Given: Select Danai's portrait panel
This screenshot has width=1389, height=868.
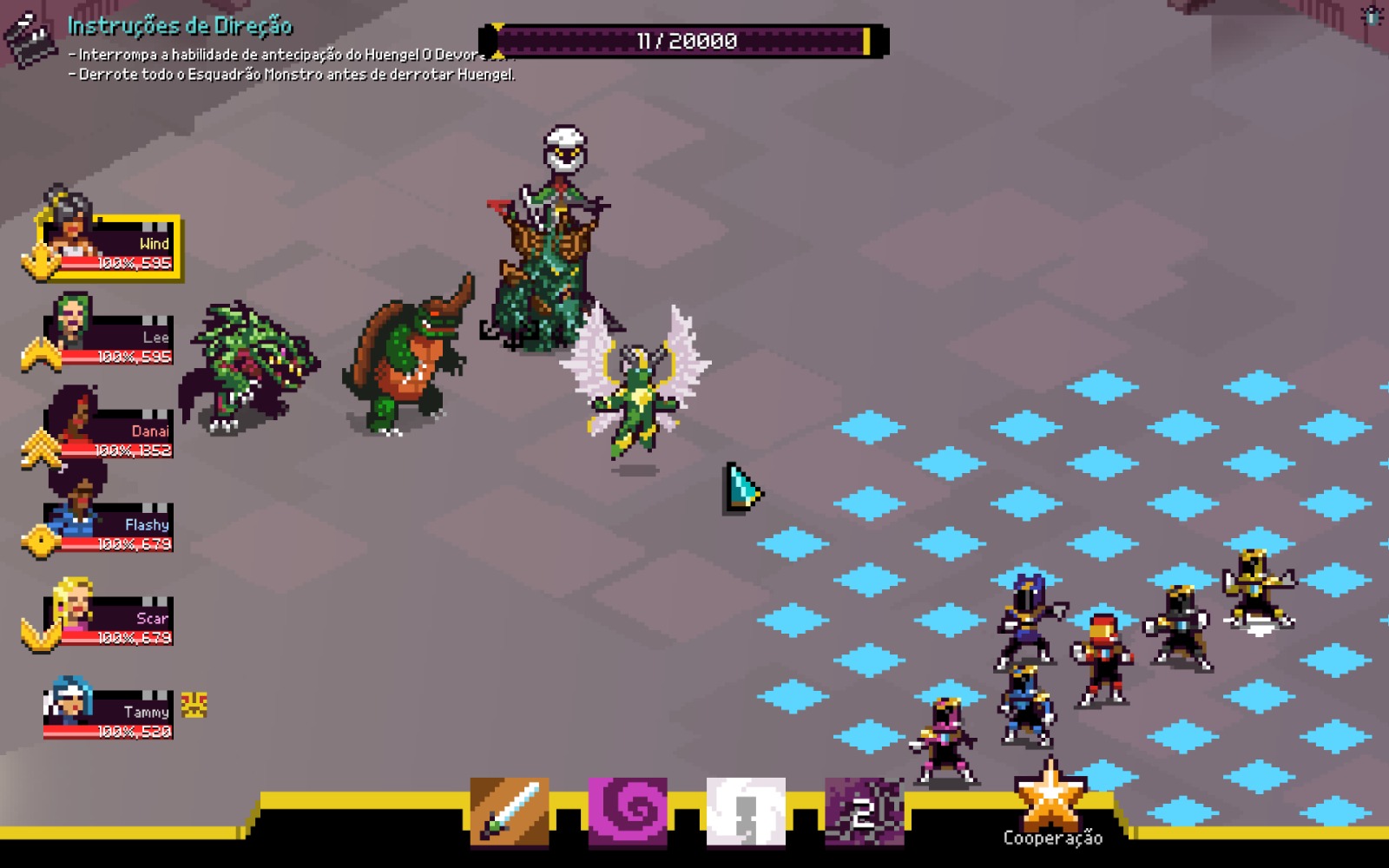Looking at the screenshot, I should click(111, 432).
